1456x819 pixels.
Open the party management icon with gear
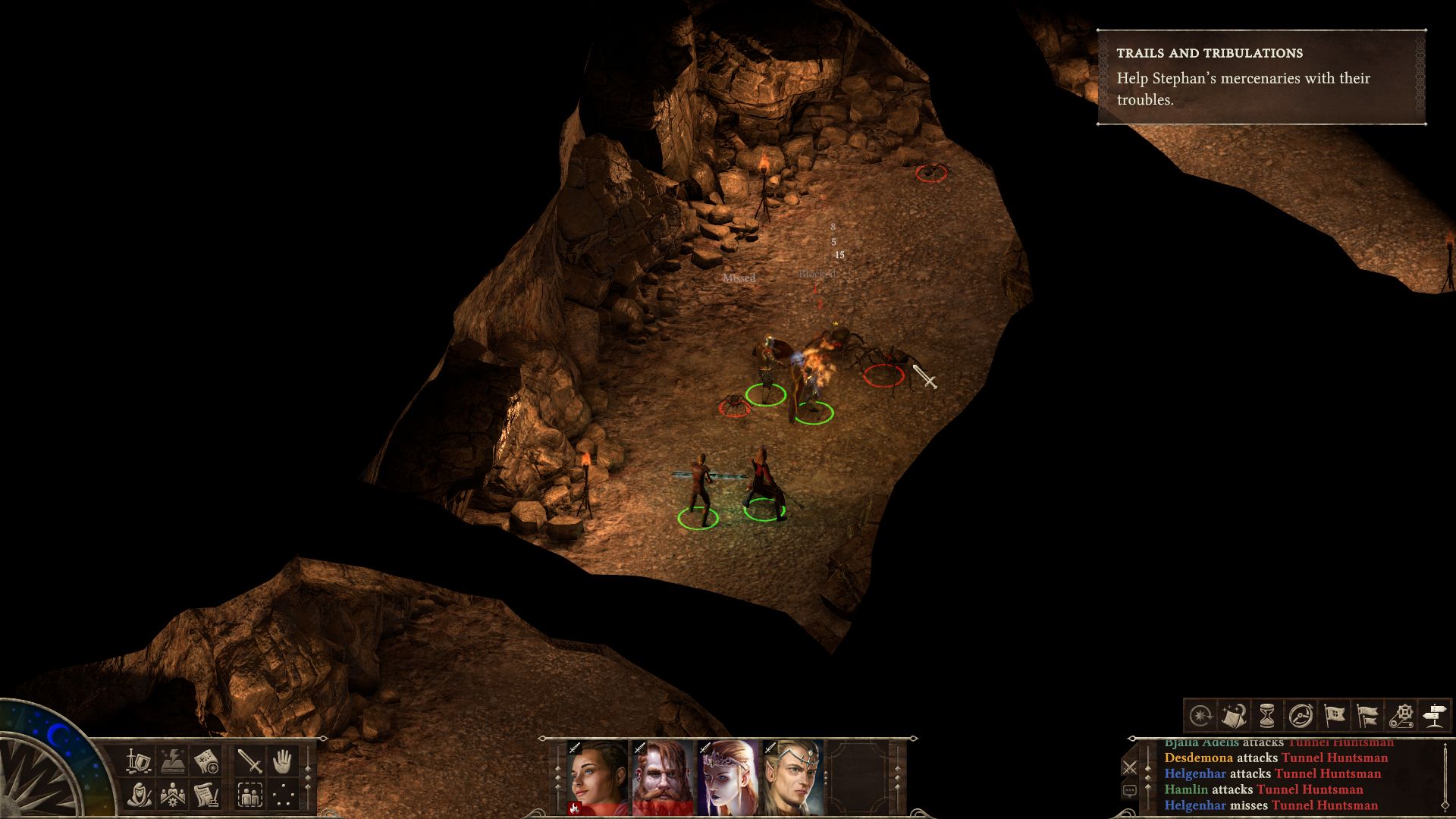(173, 794)
